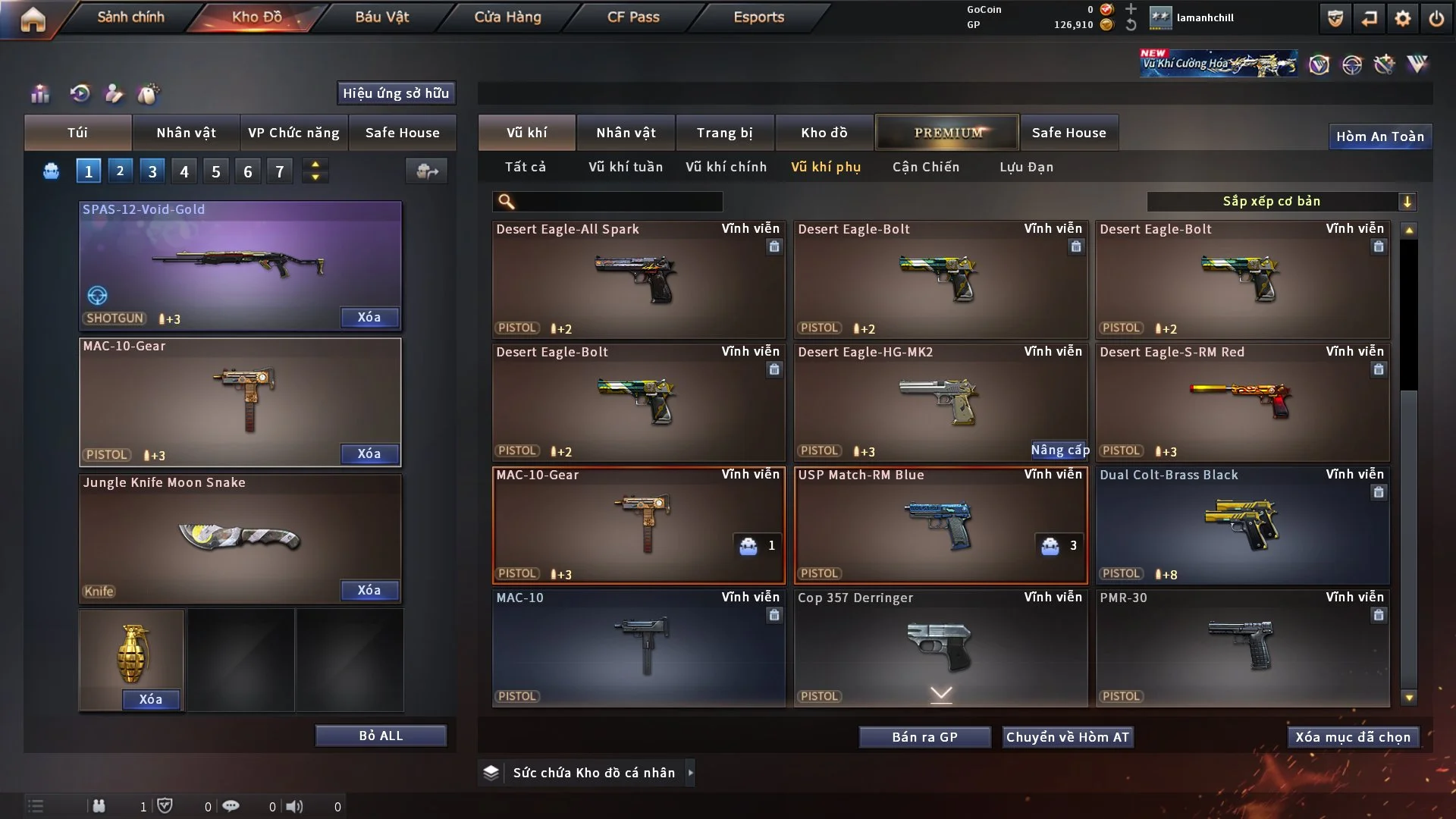Open the Sắp xếp cơ bản sort dropdown
Image resolution: width=1456 pixels, height=819 pixels.
point(1281,201)
